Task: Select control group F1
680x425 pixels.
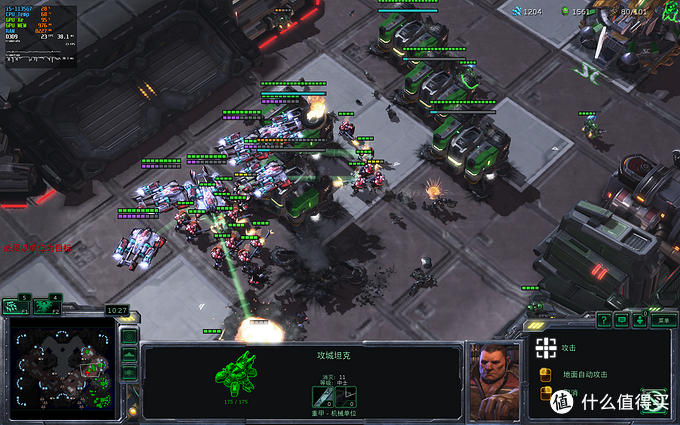Action: (x=15, y=306)
